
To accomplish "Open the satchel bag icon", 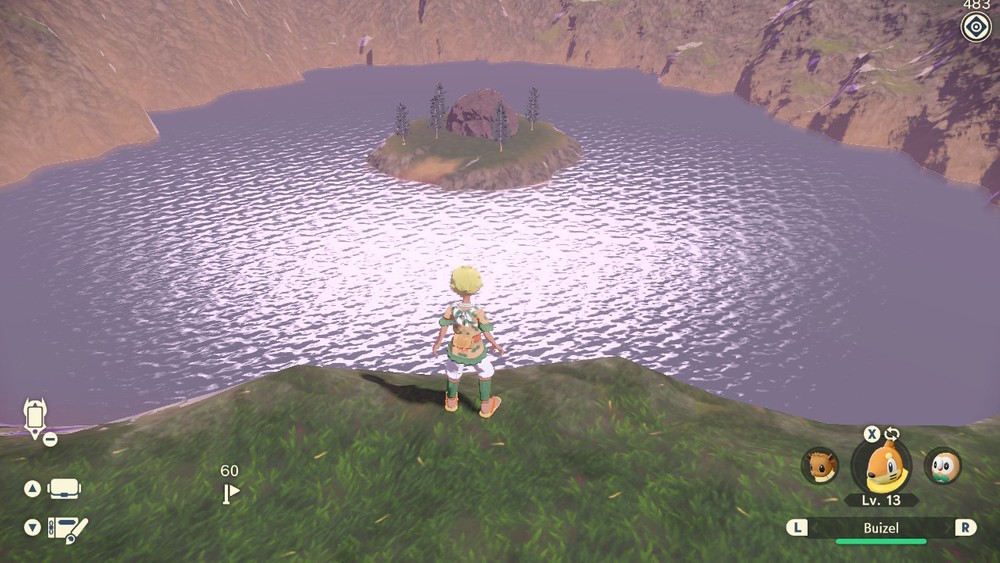I will tap(64, 489).
